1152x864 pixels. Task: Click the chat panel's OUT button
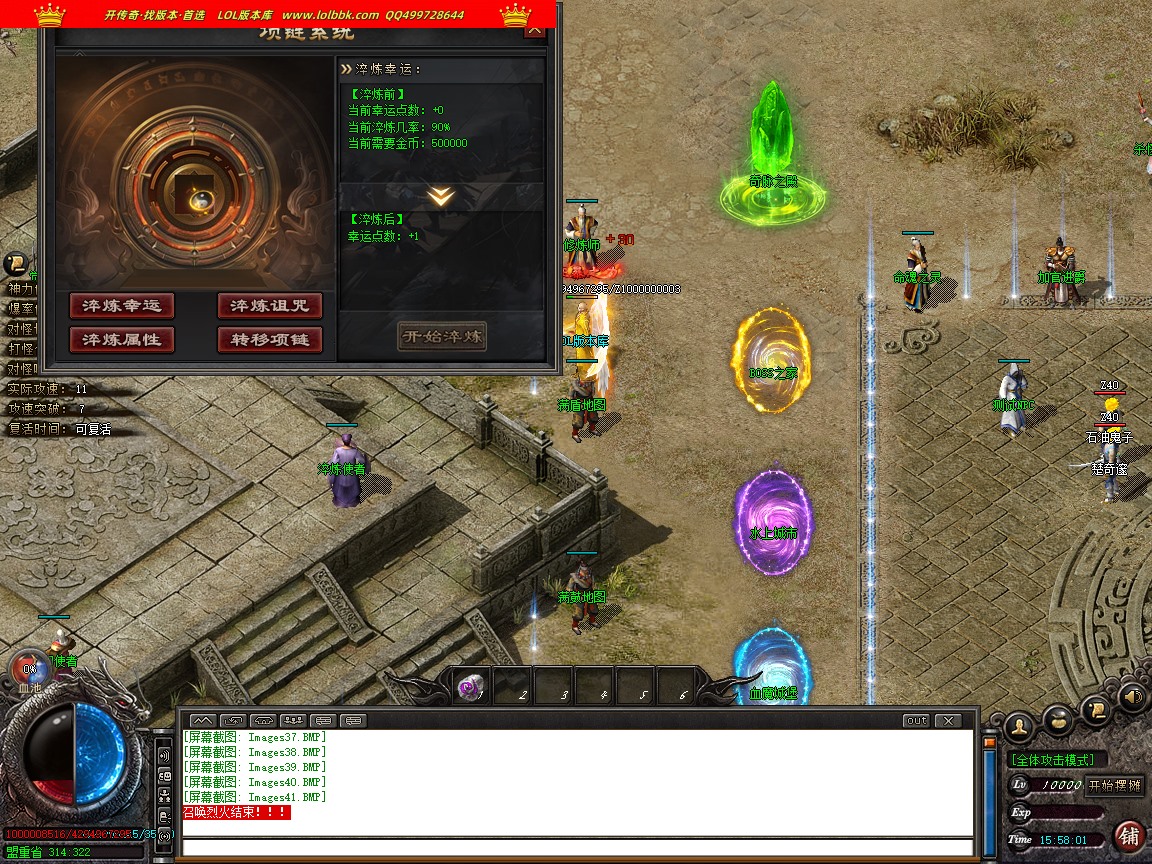coord(915,720)
